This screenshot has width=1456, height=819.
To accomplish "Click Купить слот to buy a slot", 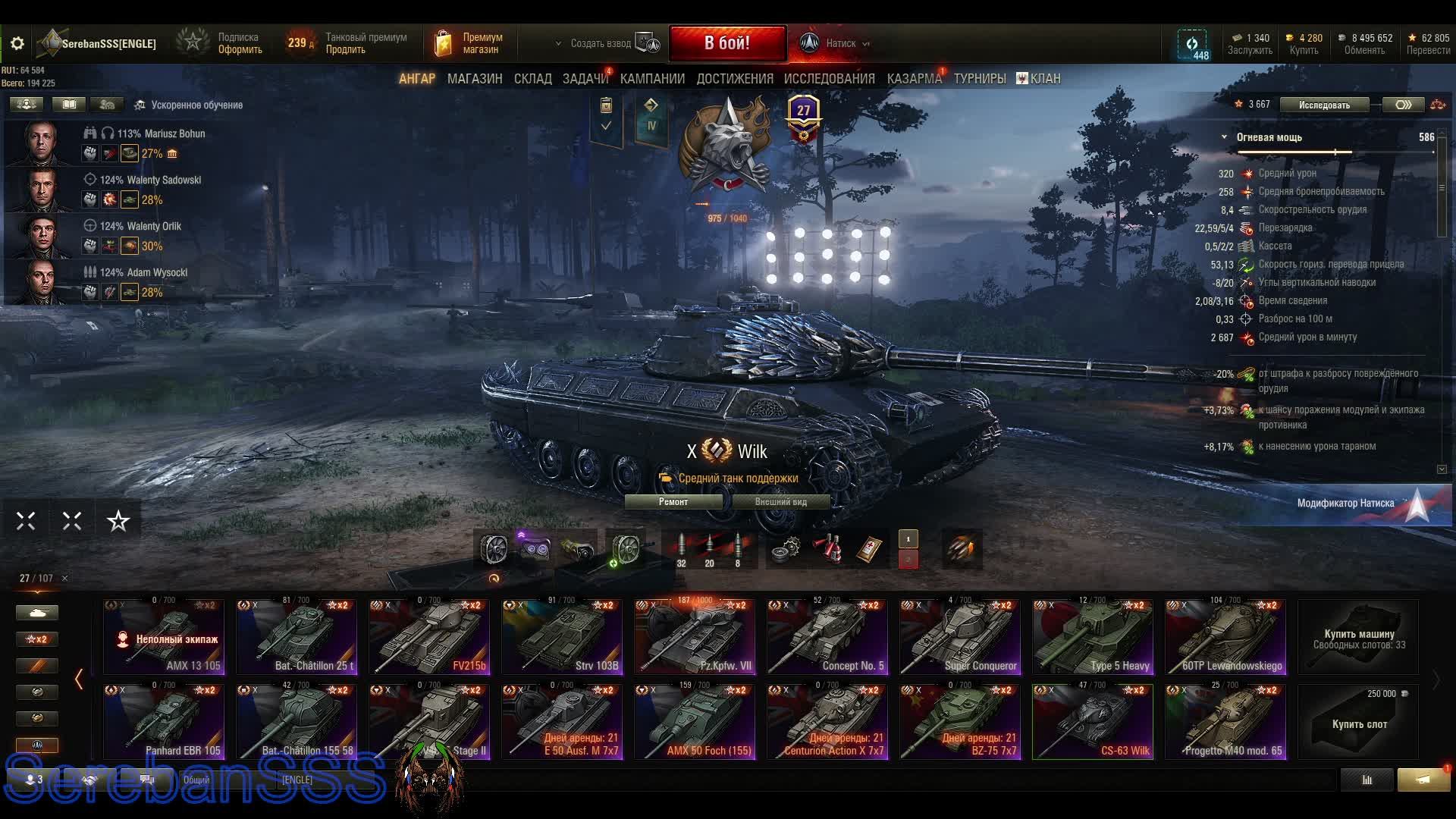I will 1359,723.
